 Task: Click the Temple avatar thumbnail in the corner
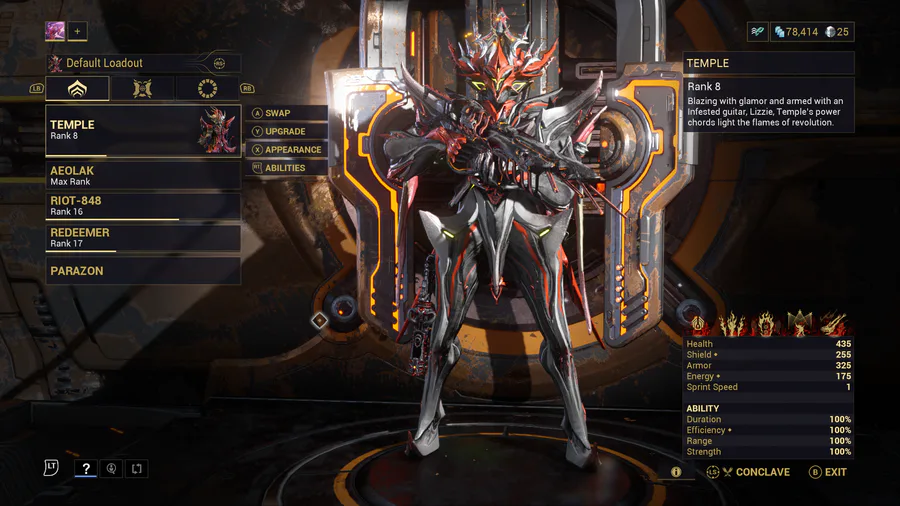click(x=55, y=32)
